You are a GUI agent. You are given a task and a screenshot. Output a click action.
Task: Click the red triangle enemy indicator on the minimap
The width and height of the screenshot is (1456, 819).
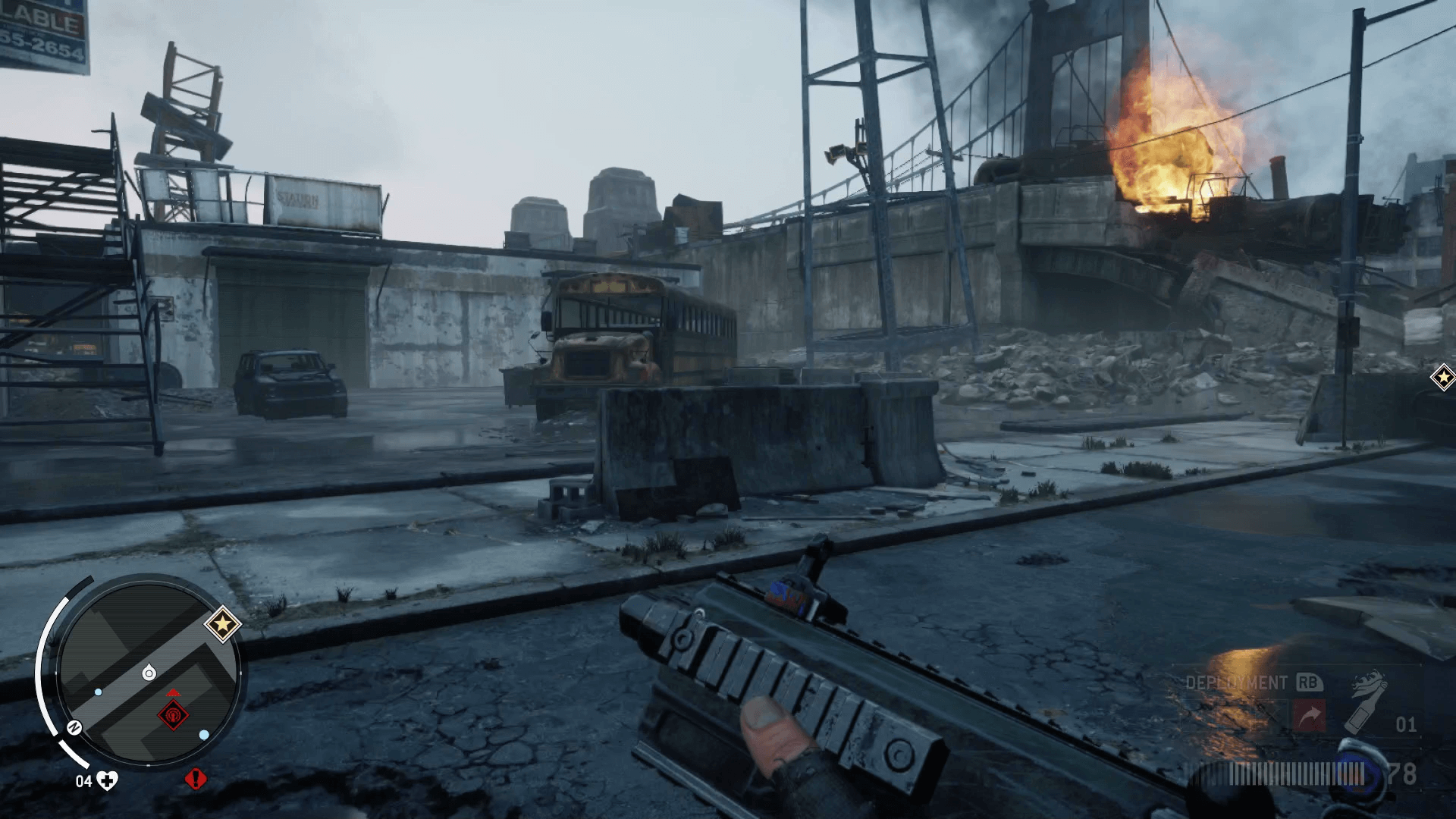(x=174, y=692)
